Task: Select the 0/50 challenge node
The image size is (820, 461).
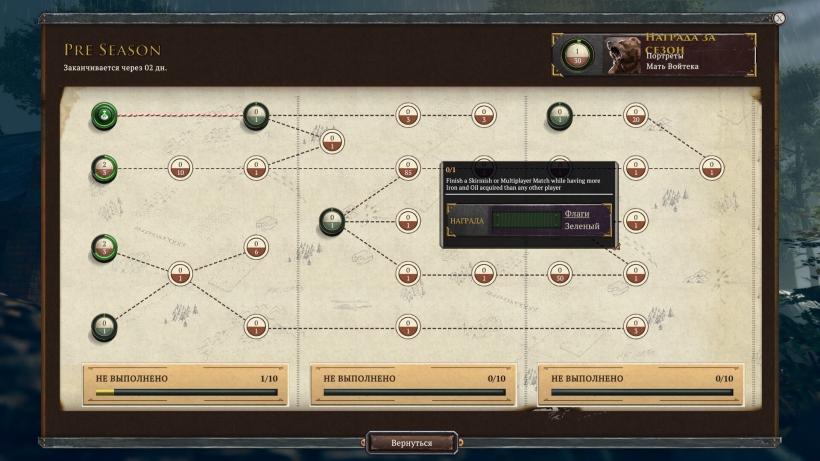Action: [560, 272]
